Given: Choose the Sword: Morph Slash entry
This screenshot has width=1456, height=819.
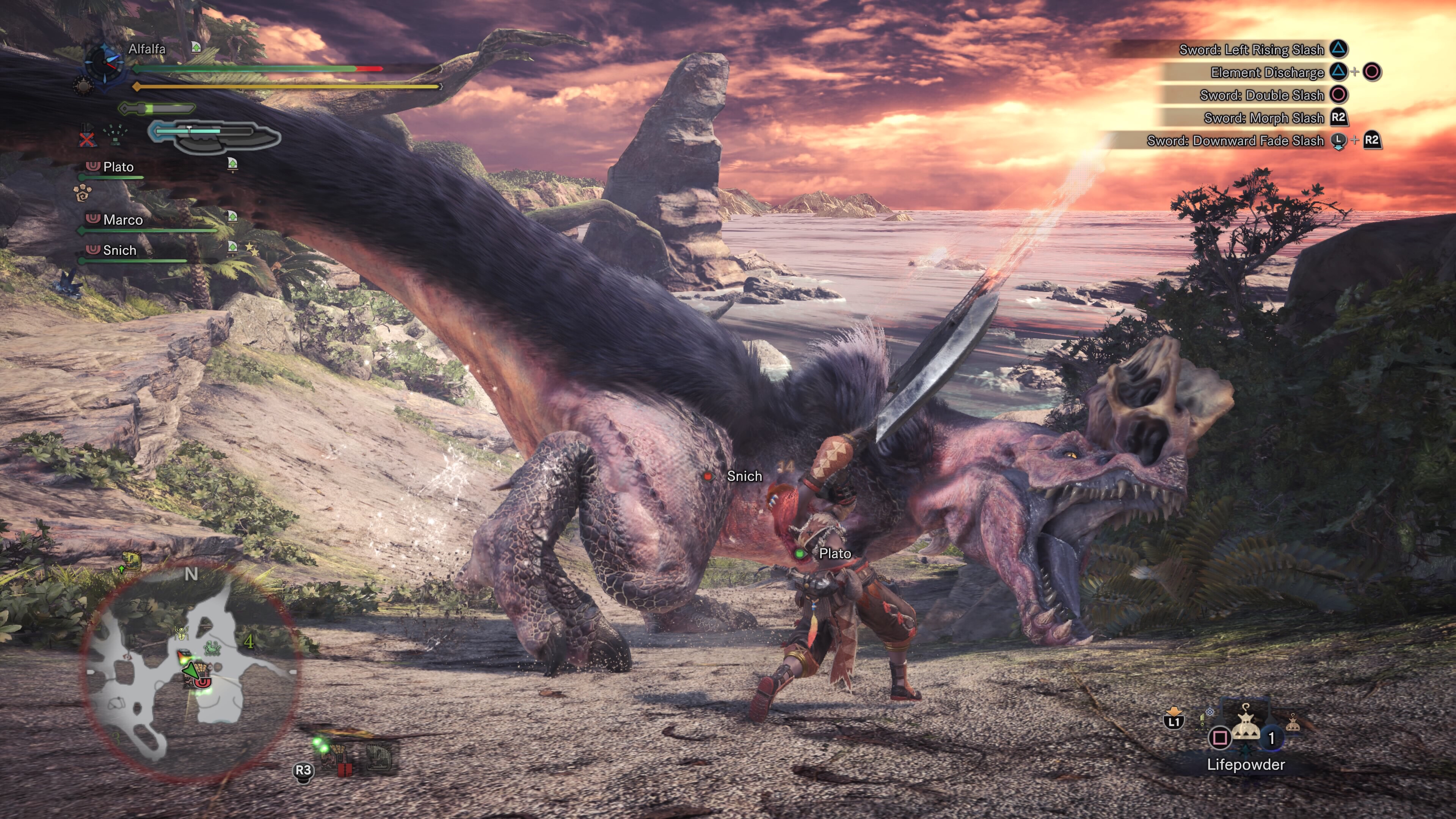Looking at the screenshot, I should [x=1263, y=118].
